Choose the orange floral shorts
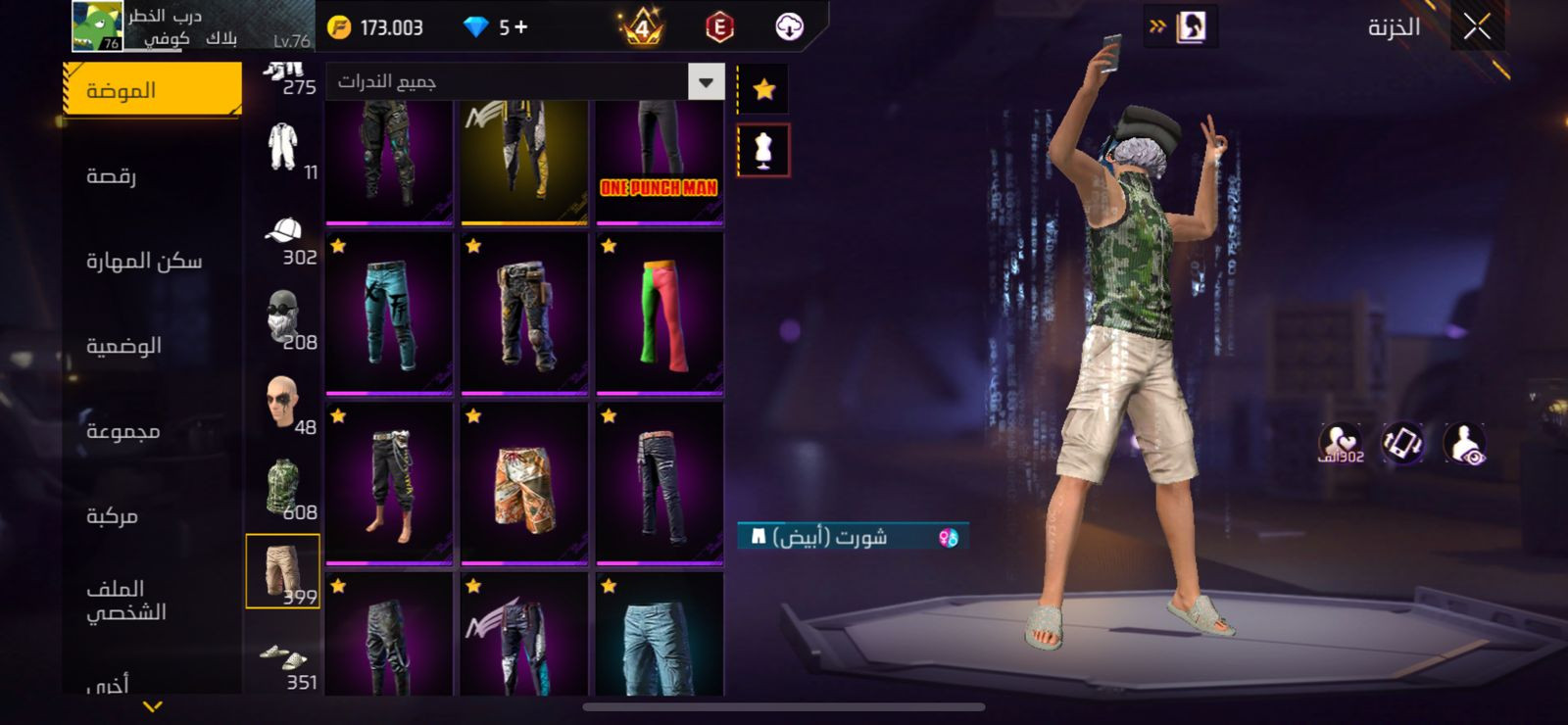Viewport: 1568px width, 725px height. click(524, 484)
